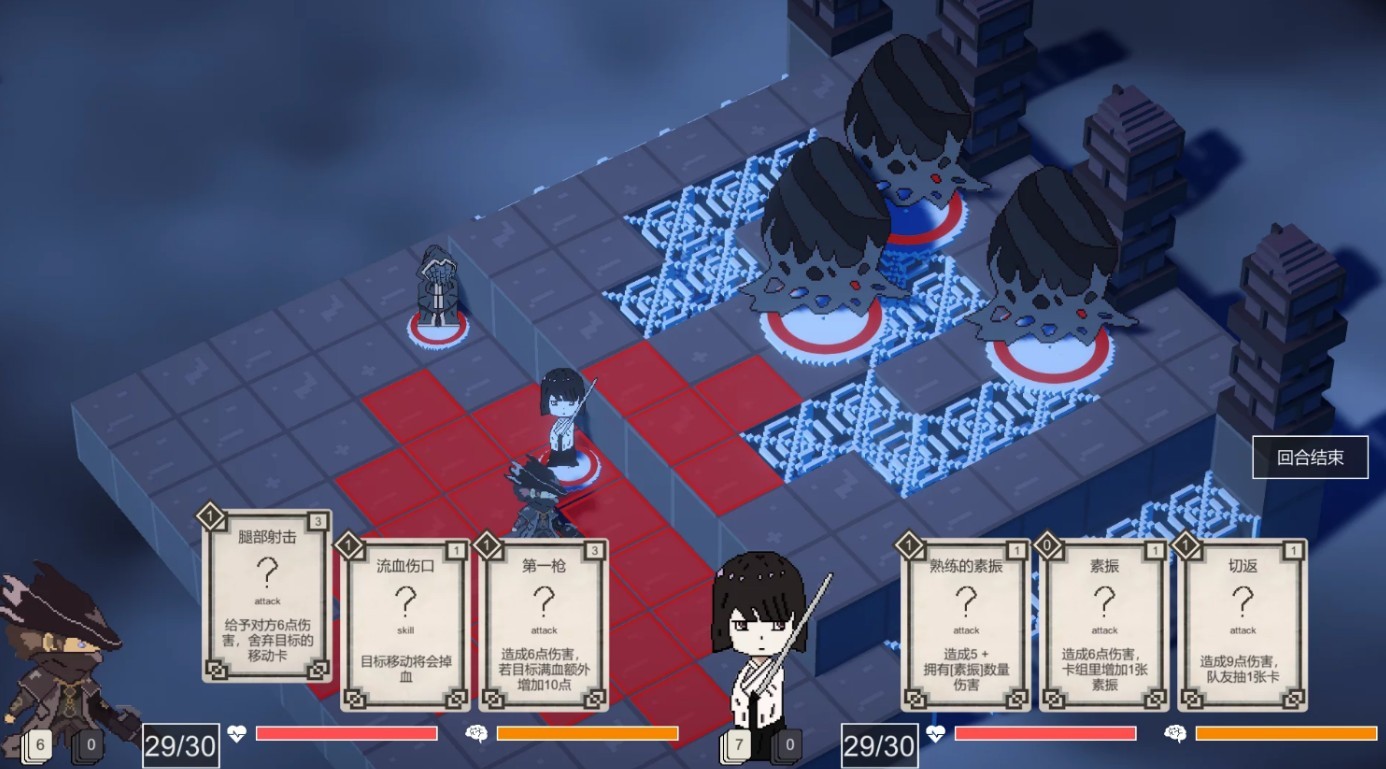Viewport: 1386px width, 769px height.
Task: Choose the 切返 attack card
Action: tap(1242, 622)
